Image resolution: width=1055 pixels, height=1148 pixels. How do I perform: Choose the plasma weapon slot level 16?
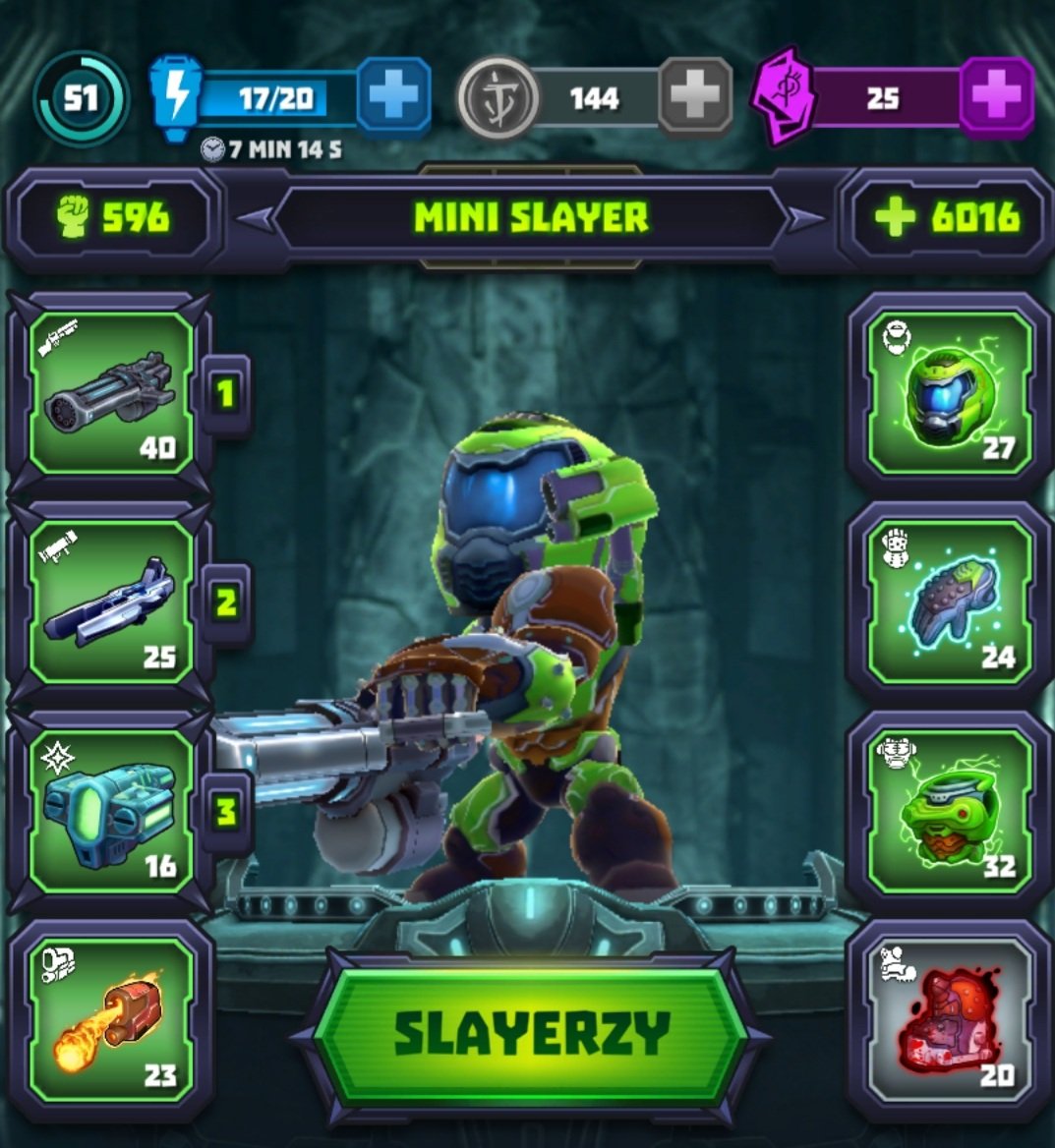110,812
